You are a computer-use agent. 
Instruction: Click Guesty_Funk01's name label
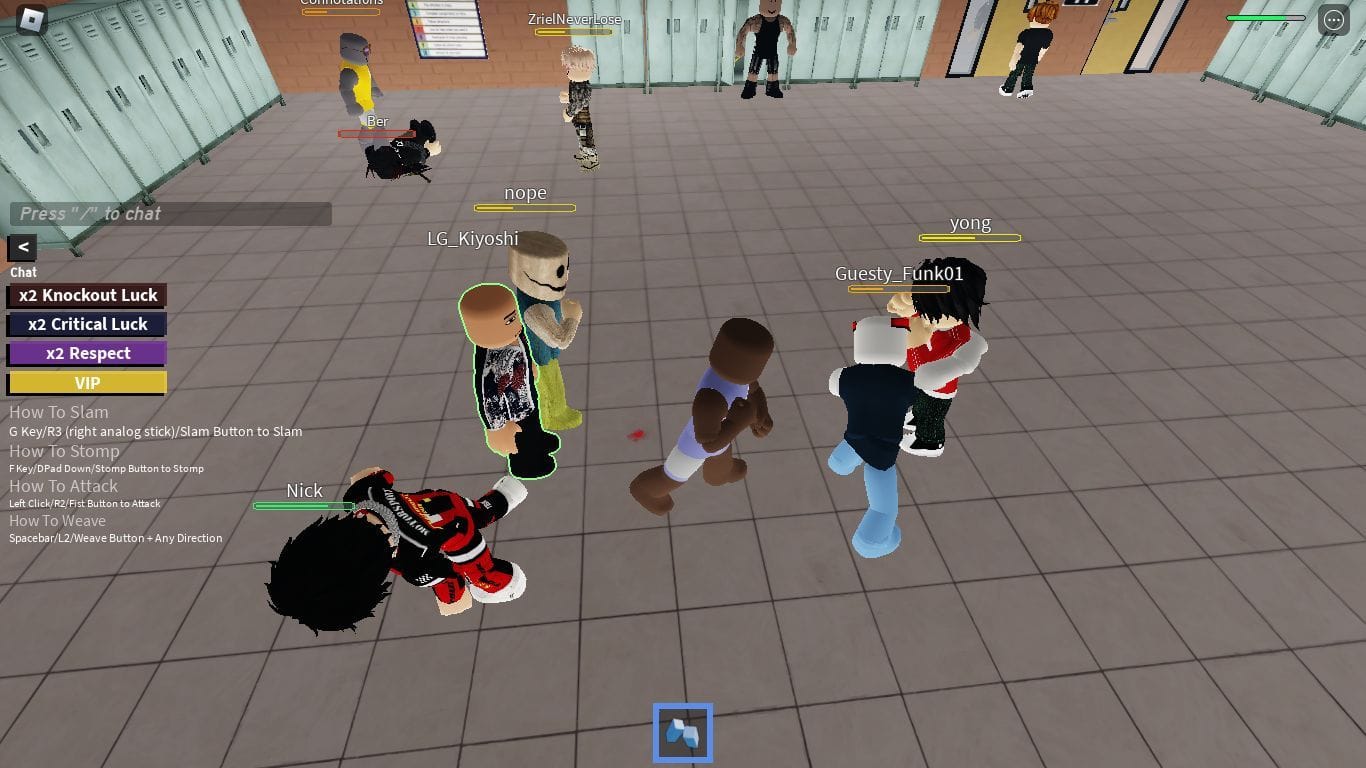click(x=899, y=273)
